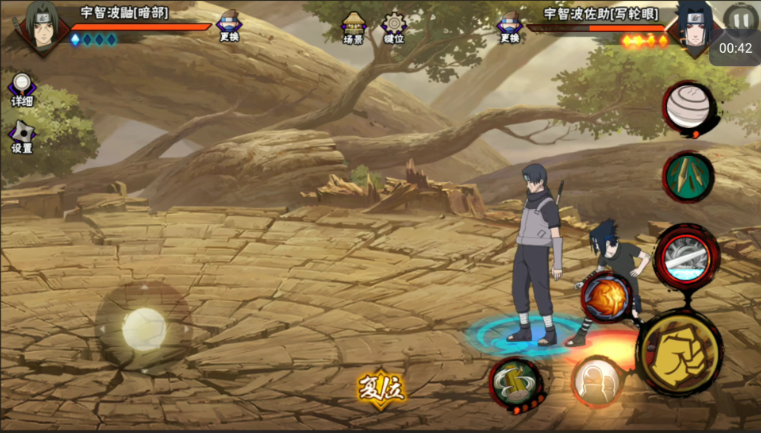Pause the match with the pause button
Viewport: 761px width, 433px height.
(x=741, y=19)
